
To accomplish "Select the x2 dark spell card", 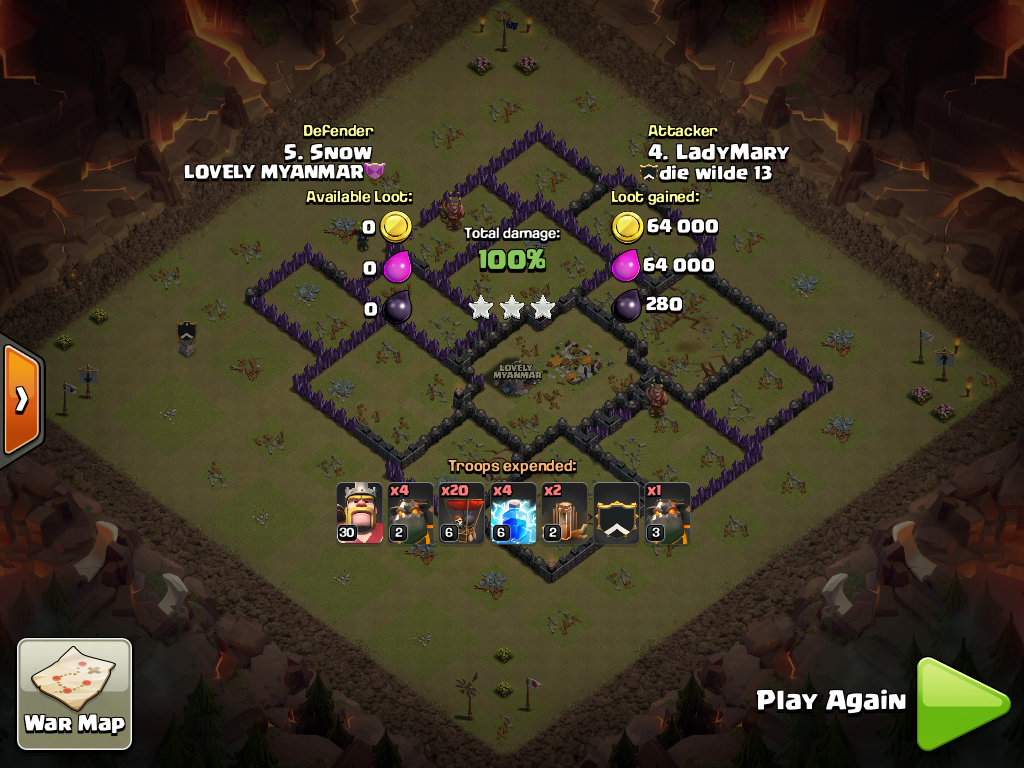I will pyautogui.click(x=565, y=514).
